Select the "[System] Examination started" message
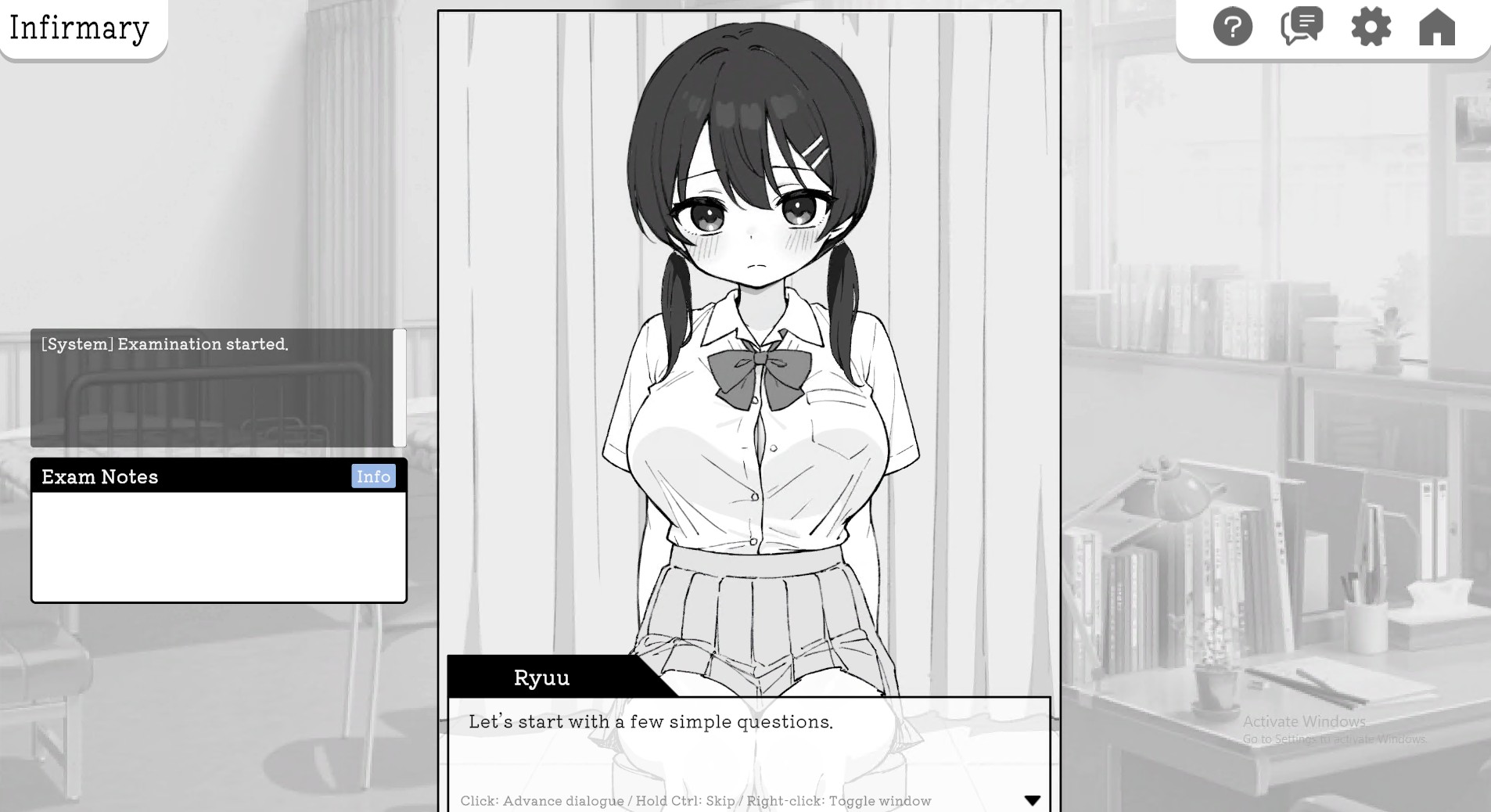 tap(164, 344)
